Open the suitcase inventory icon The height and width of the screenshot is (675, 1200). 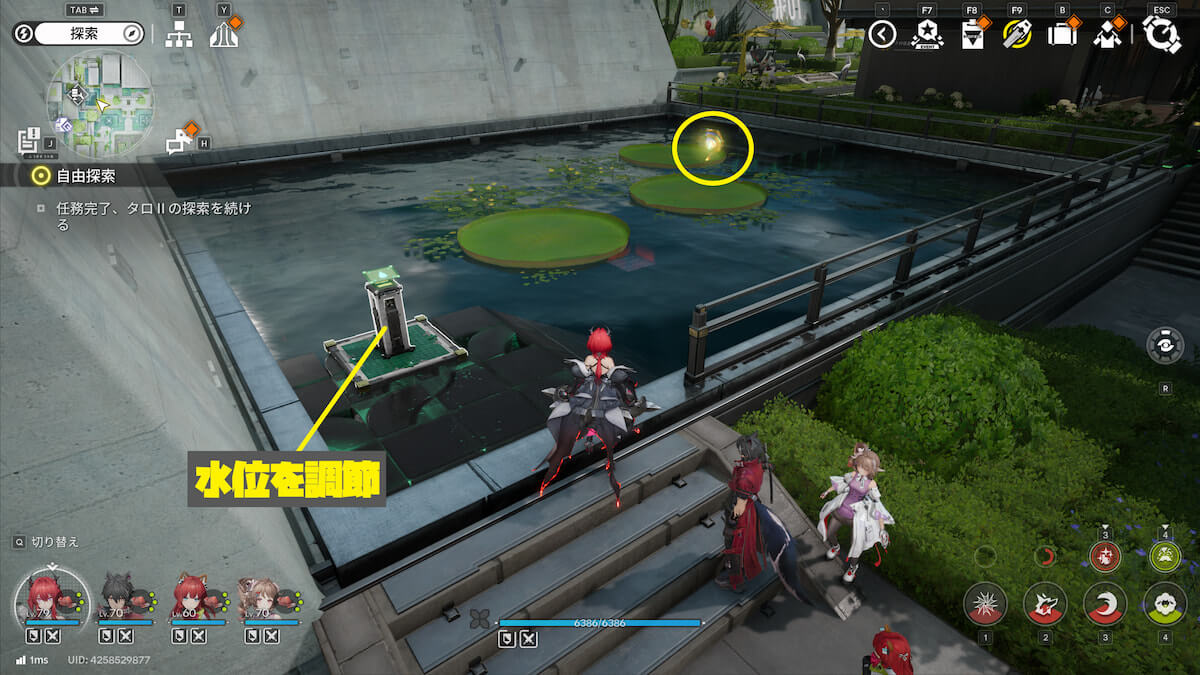coord(1061,35)
